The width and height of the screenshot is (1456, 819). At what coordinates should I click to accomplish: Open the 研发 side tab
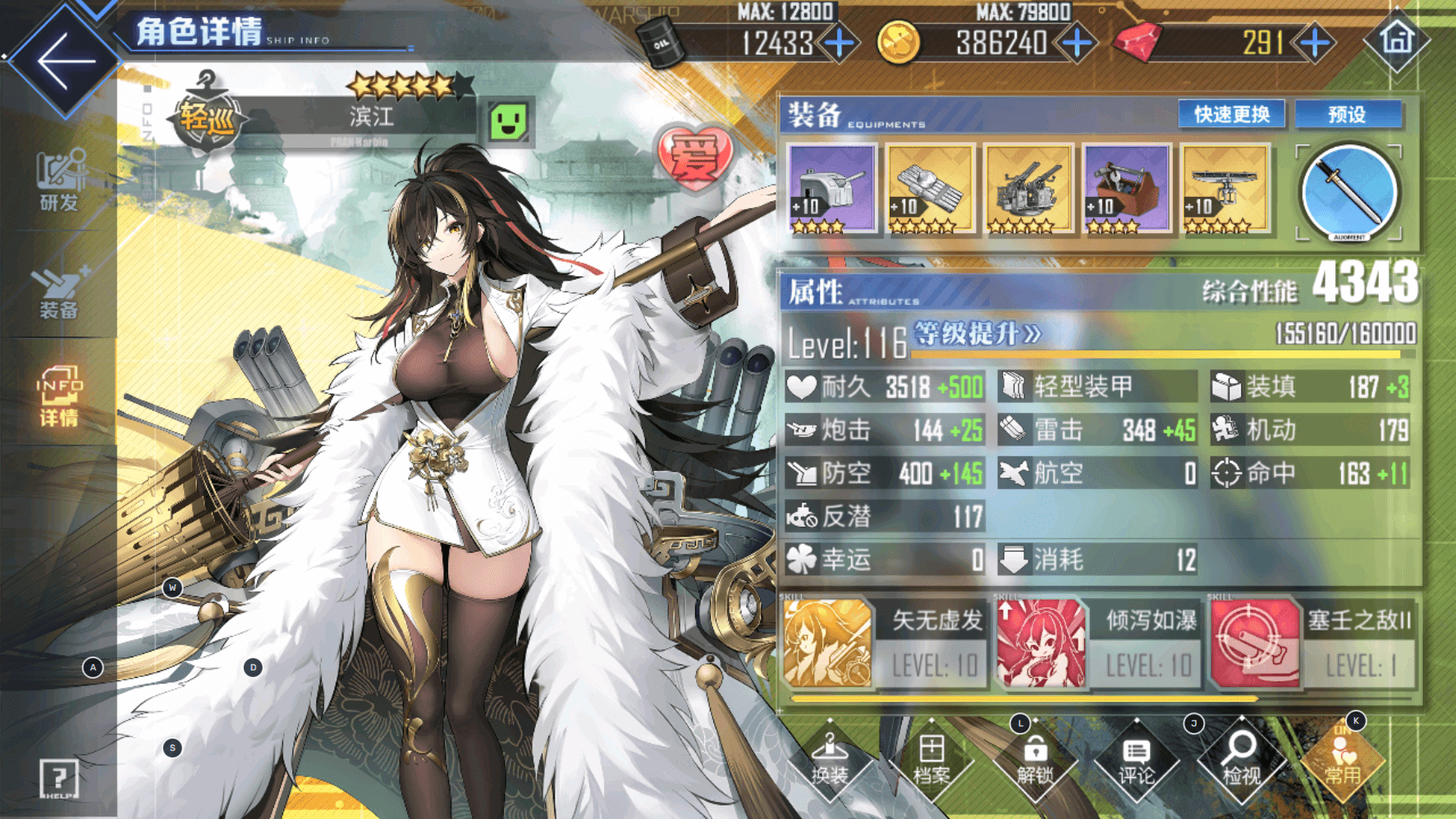point(59,181)
